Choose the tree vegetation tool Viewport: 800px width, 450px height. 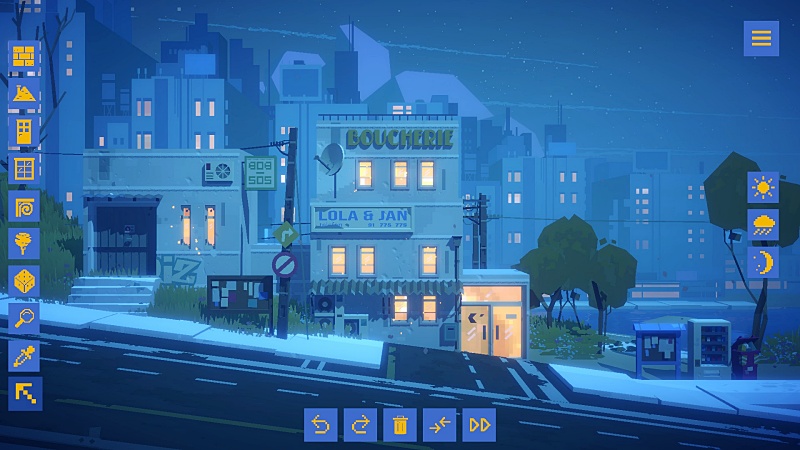pos(24,243)
